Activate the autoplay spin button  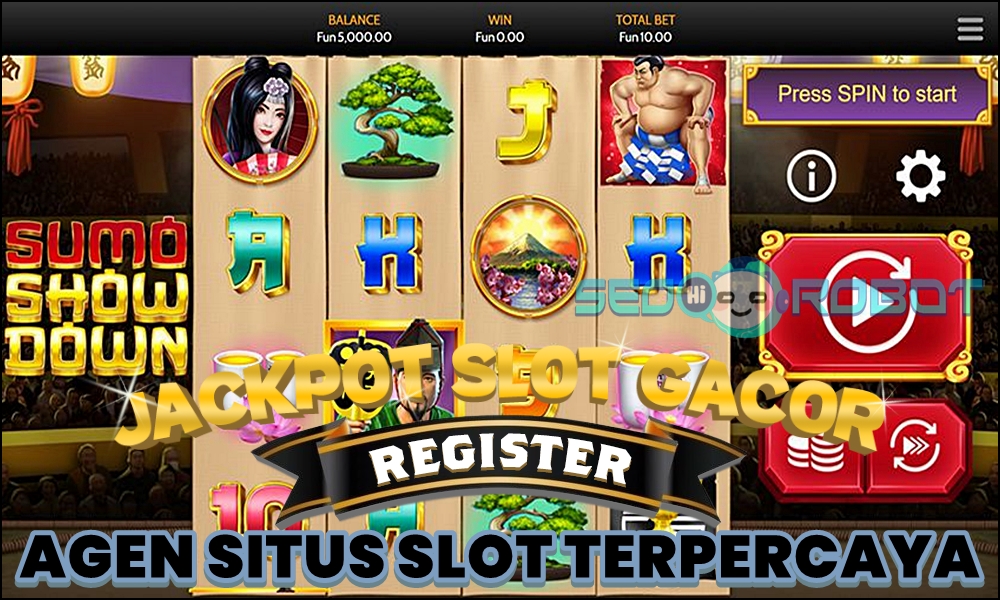[918, 448]
